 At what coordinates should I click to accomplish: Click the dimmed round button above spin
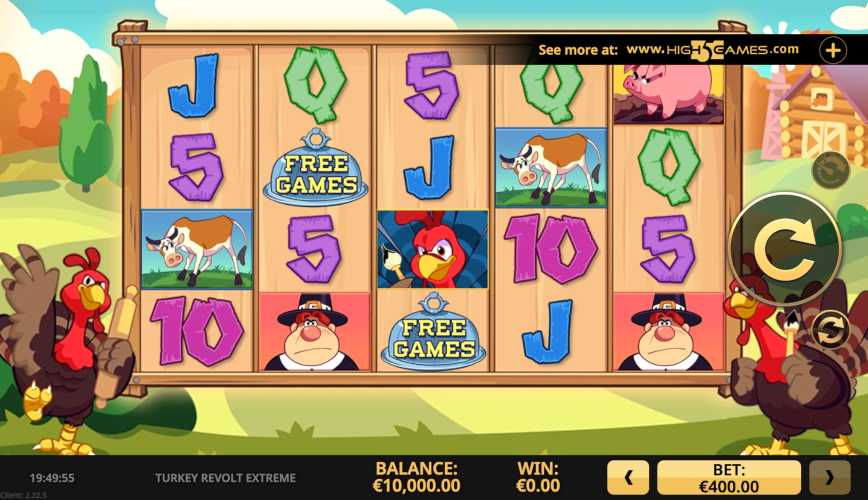pyautogui.click(x=829, y=170)
